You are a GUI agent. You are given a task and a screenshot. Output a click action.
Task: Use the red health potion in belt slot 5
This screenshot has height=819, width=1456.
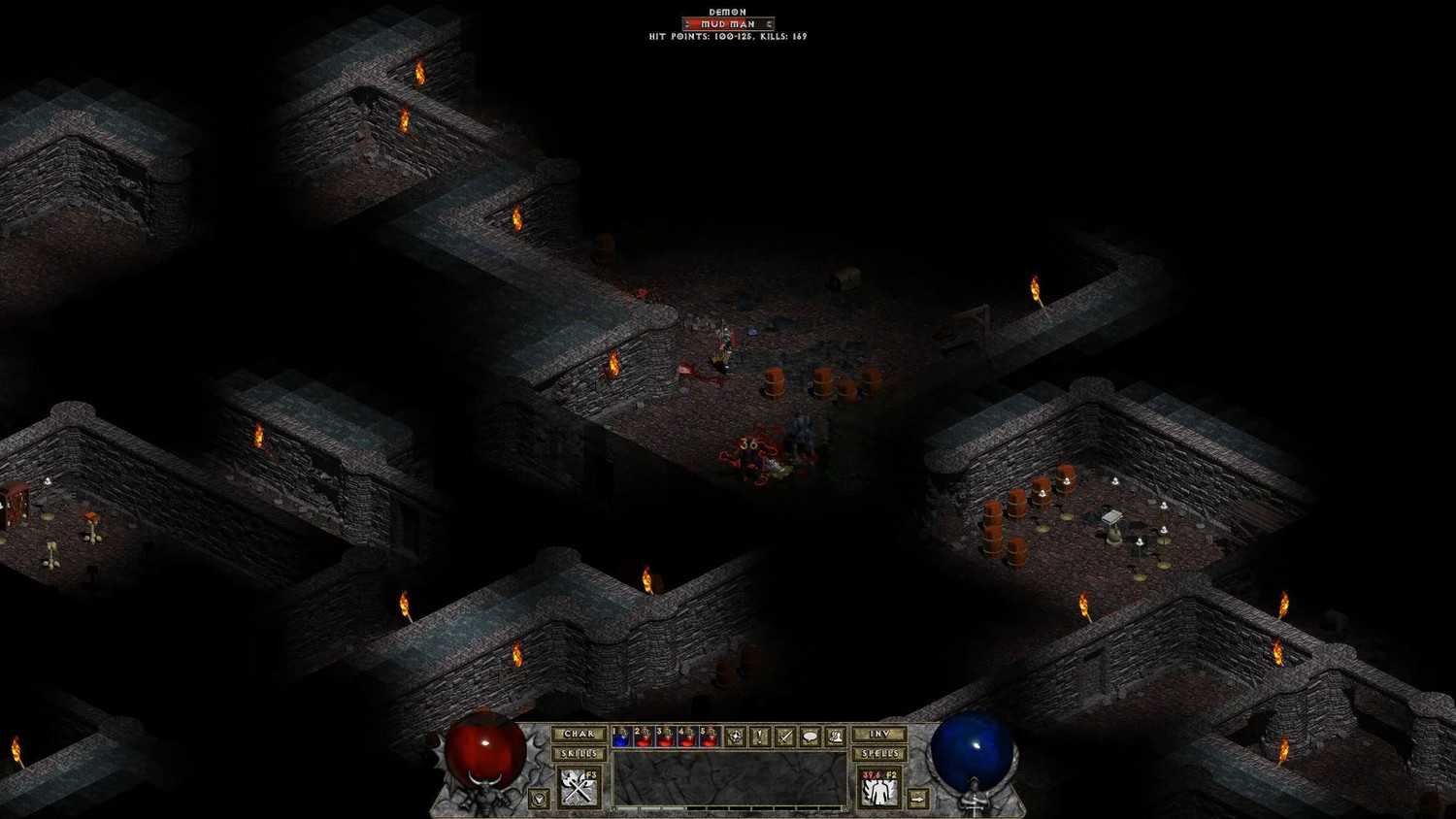coord(710,737)
